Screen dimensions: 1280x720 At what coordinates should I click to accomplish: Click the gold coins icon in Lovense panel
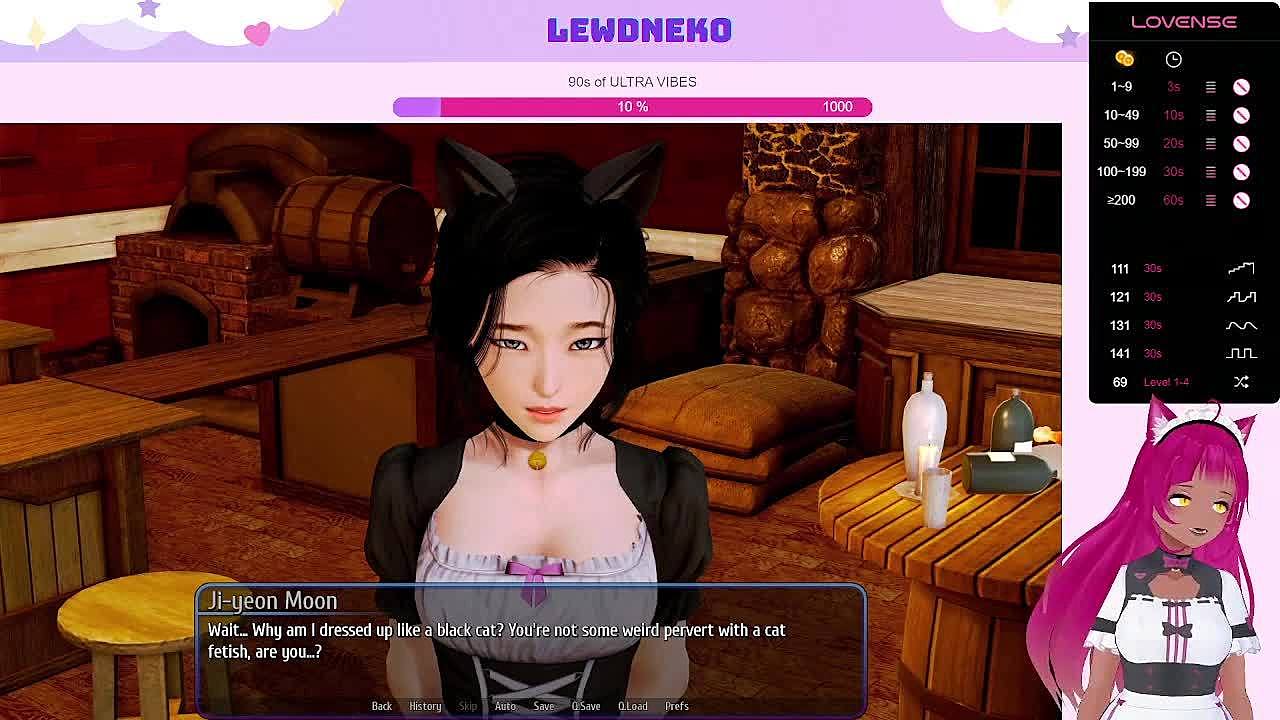click(x=1124, y=59)
